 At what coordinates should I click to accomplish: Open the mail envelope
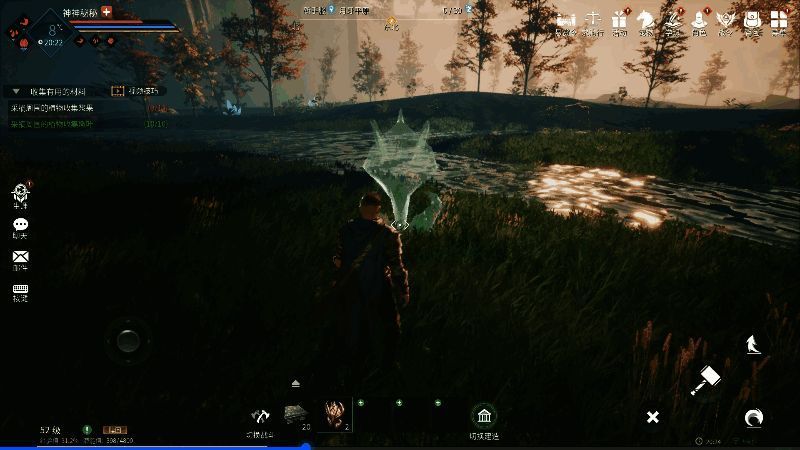[x=20, y=258]
